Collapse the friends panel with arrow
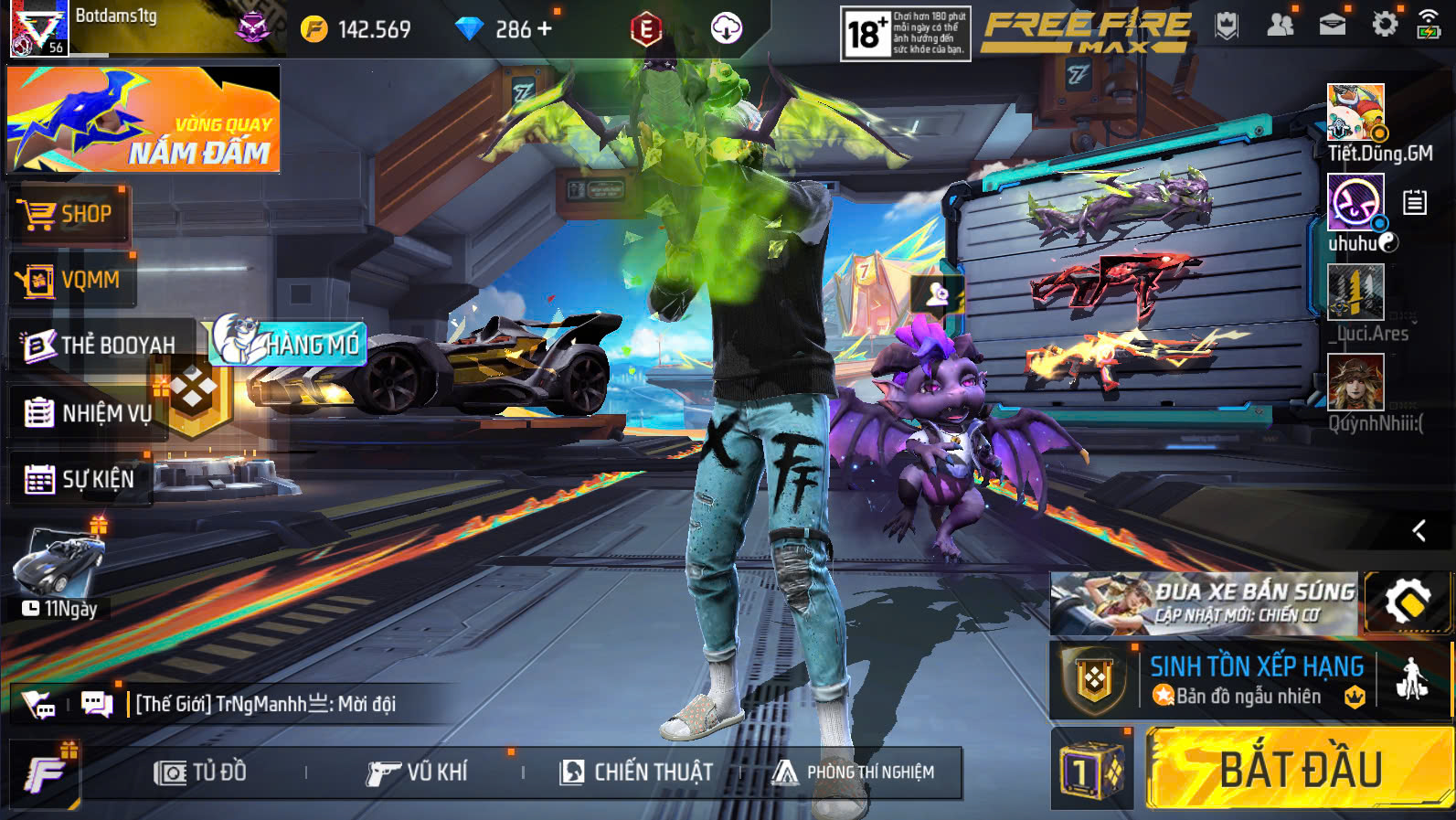 (x=1419, y=530)
